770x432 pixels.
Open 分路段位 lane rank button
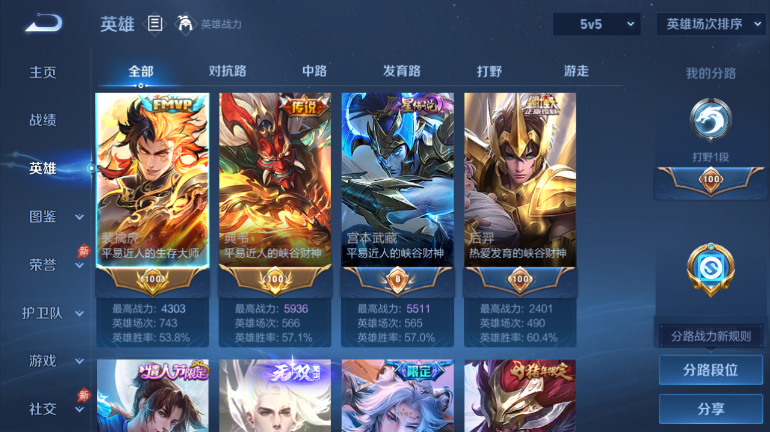(711, 370)
